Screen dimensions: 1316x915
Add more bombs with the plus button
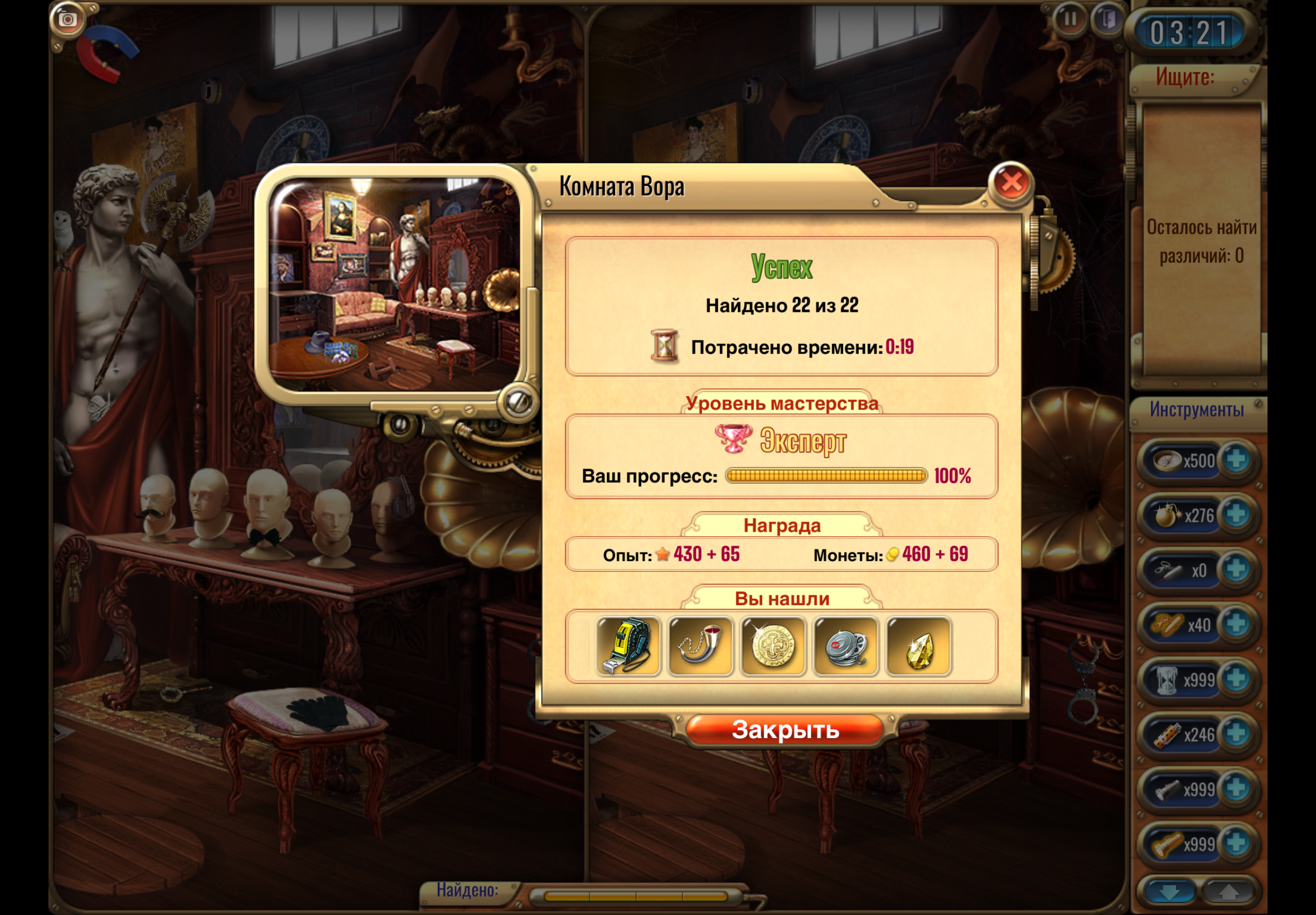pos(1236,515)
